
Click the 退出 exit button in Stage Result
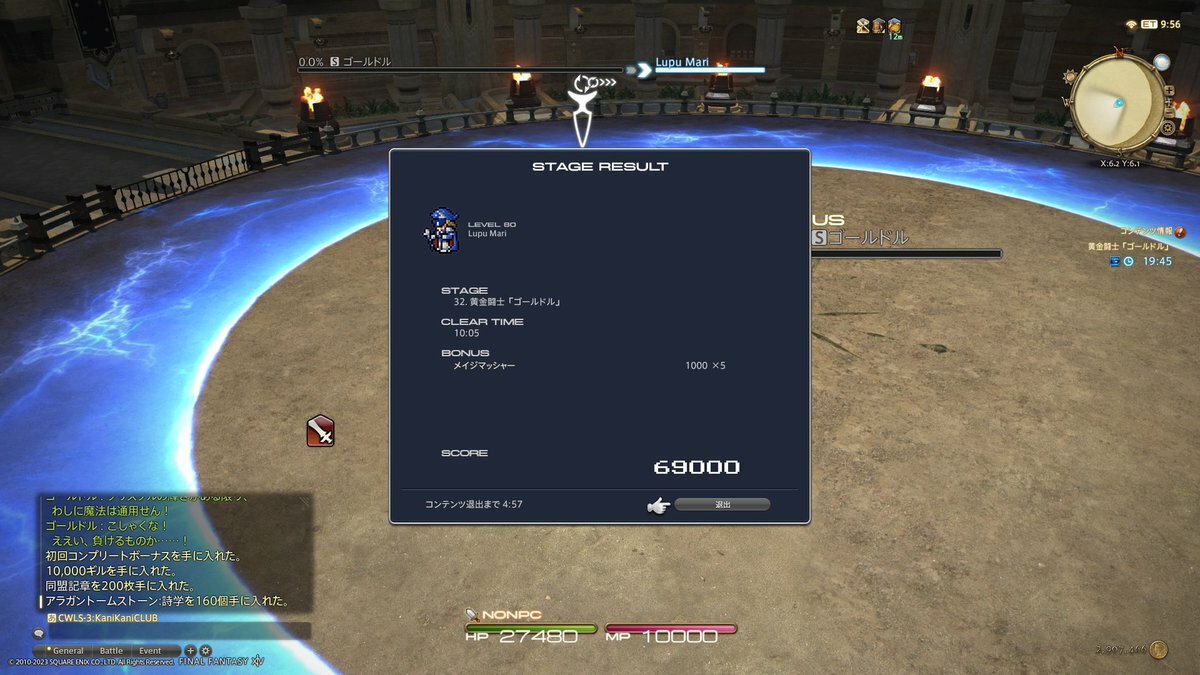(722, 505)
